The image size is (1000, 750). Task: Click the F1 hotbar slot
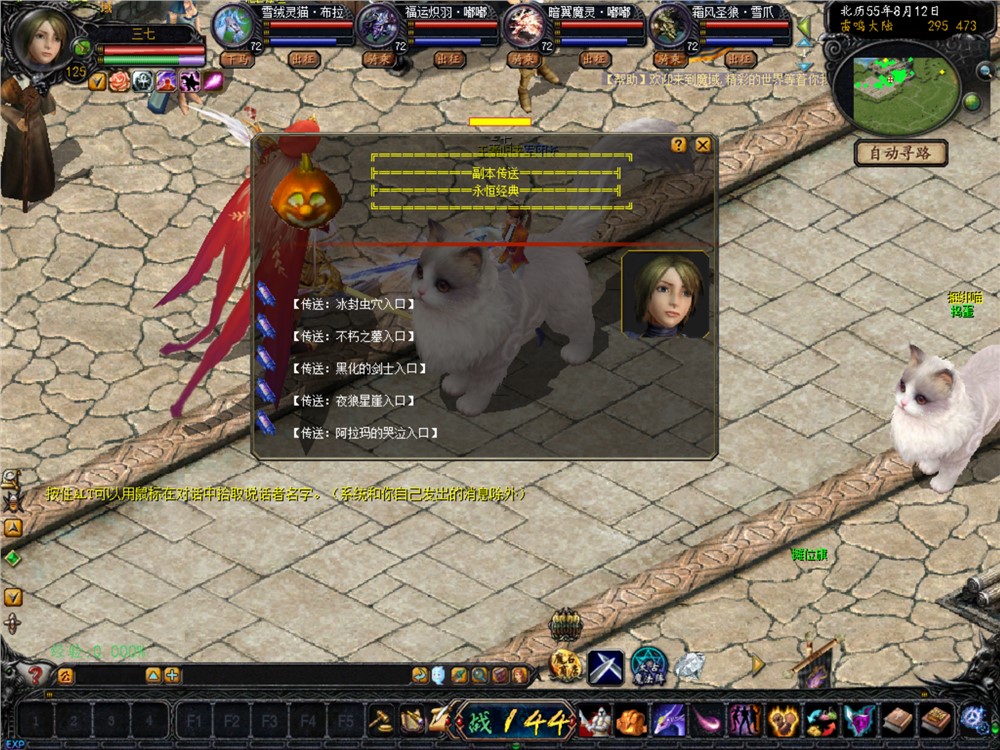[194, 720]
